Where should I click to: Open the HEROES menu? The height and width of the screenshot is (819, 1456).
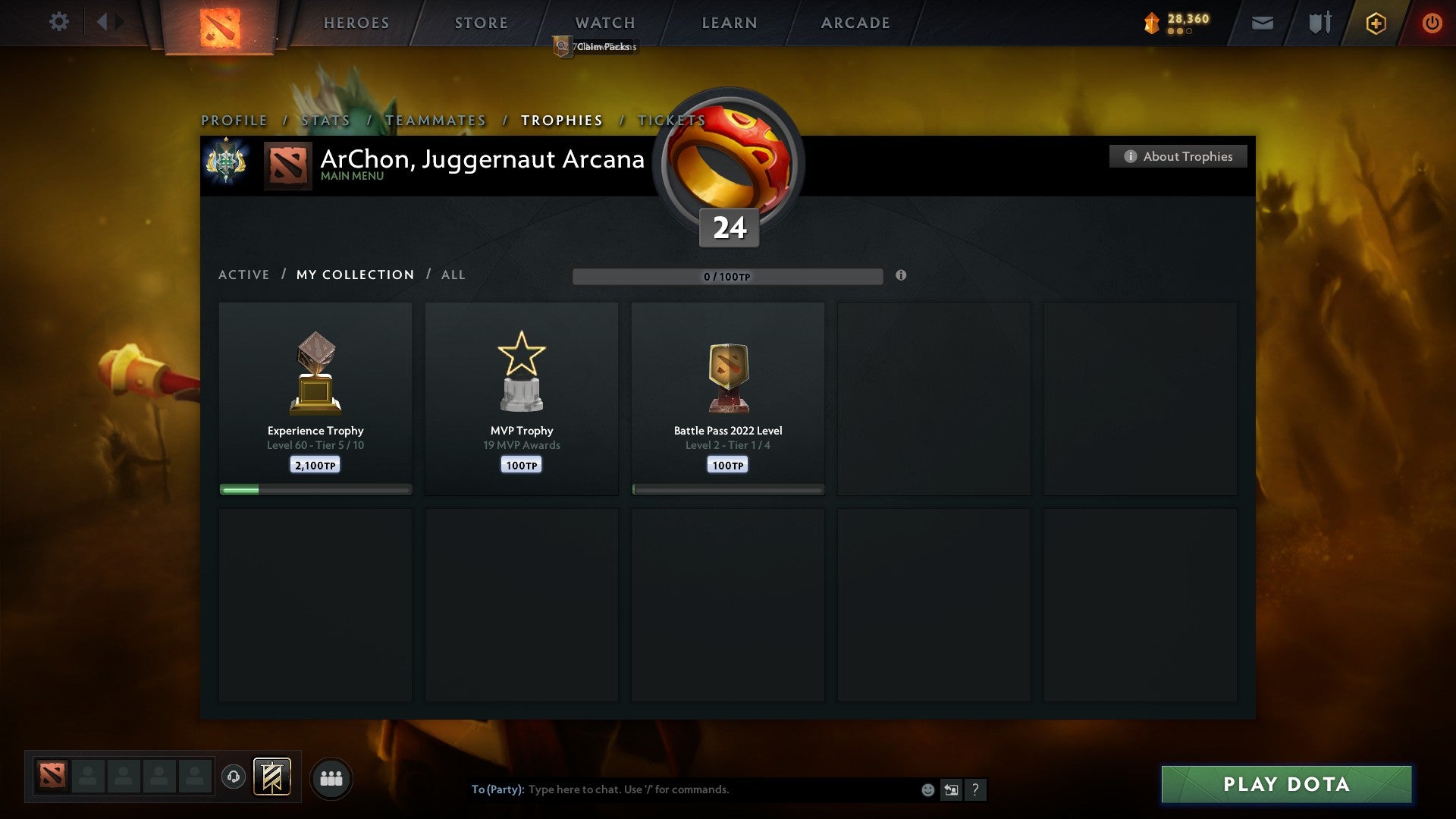[x=356, y=23]
